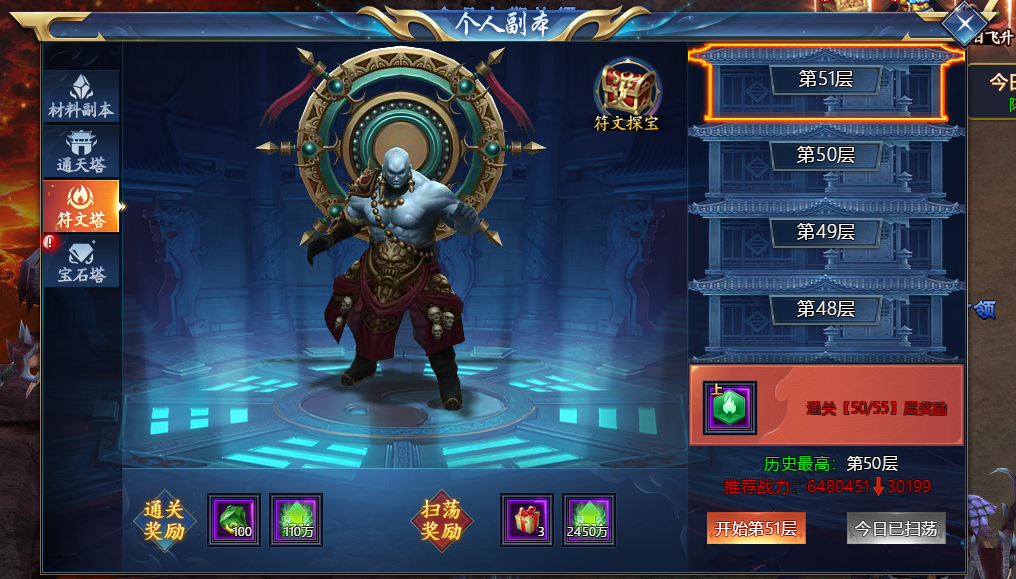Open the 通天塔 tab
Viewport: 1016px width, 579px height.
pyautogui.click(x=81, y=152)
